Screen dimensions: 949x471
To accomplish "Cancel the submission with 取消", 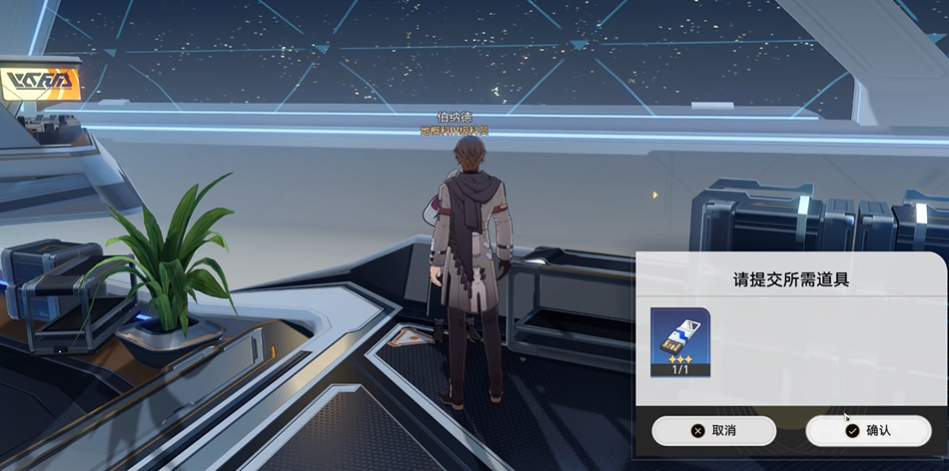I will tap(714, 430).
